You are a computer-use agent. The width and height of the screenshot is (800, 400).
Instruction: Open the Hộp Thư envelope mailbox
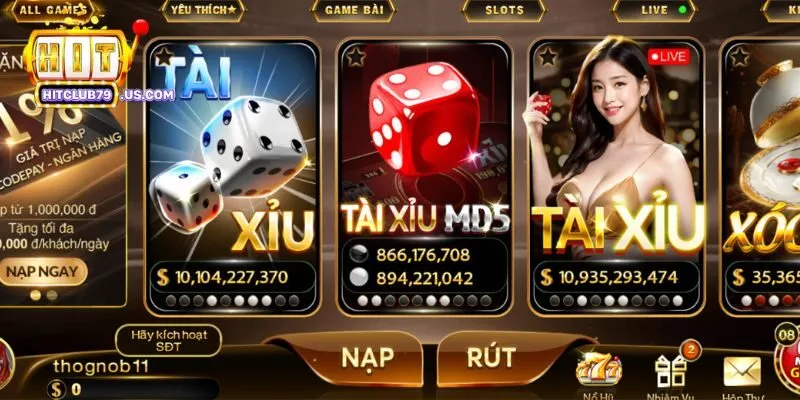click(742, 372)
